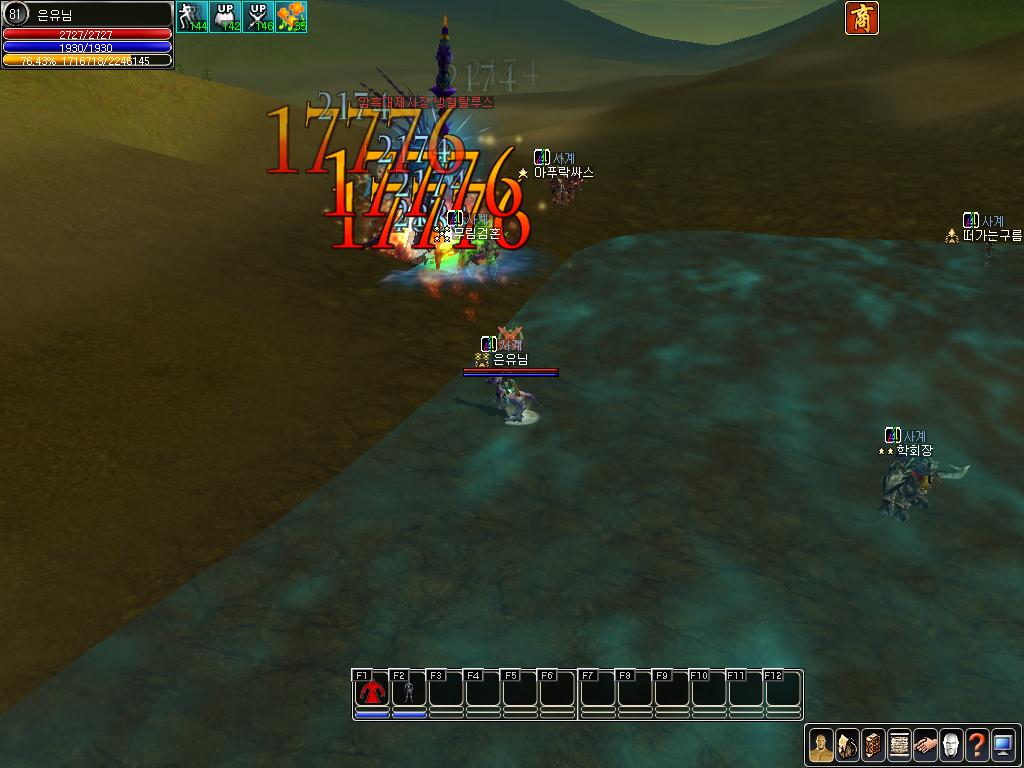Open the character info torso icon
Viewport: 1024px width, 768px height.
click(x=821, y=744)
